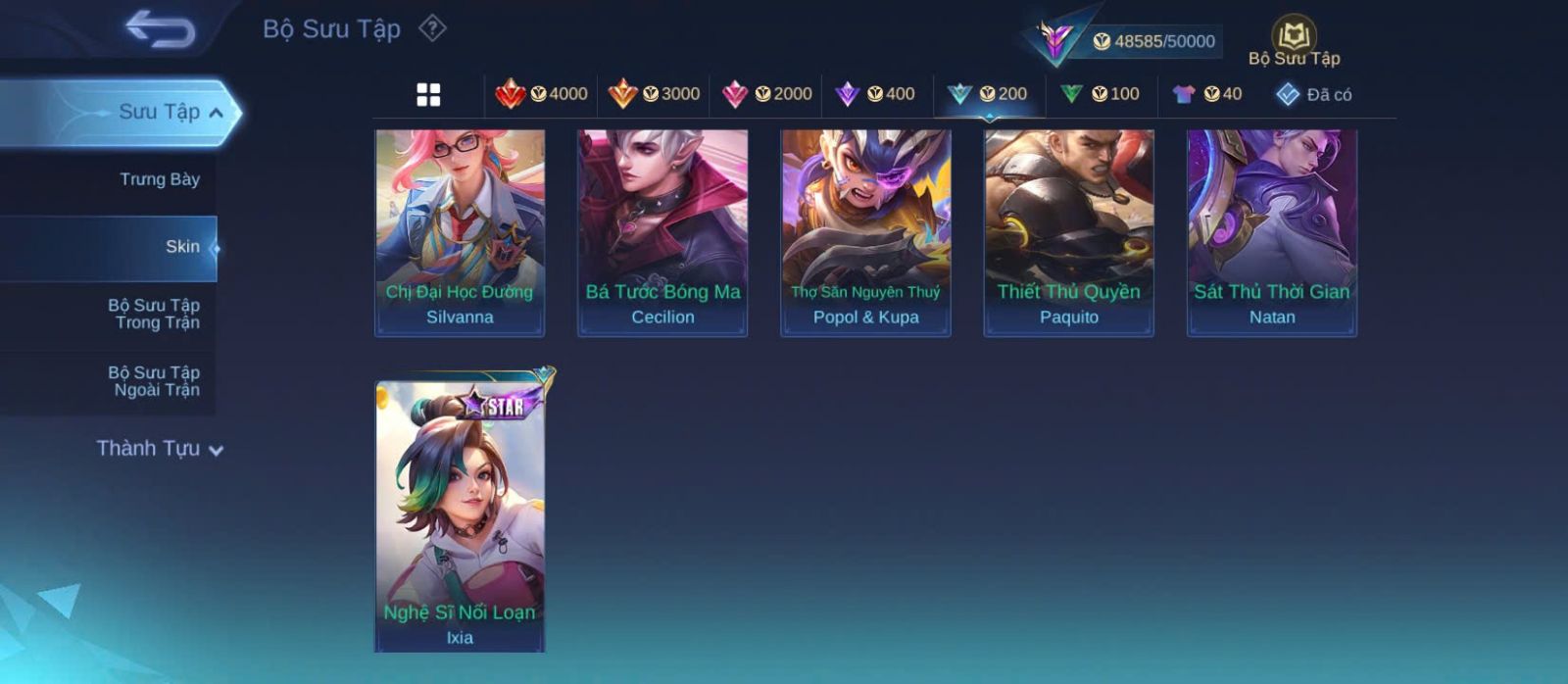The height and width of the screenshot is (684, 1568).
Task: Toggle the Đã có owned filter
Action: 1314,94
